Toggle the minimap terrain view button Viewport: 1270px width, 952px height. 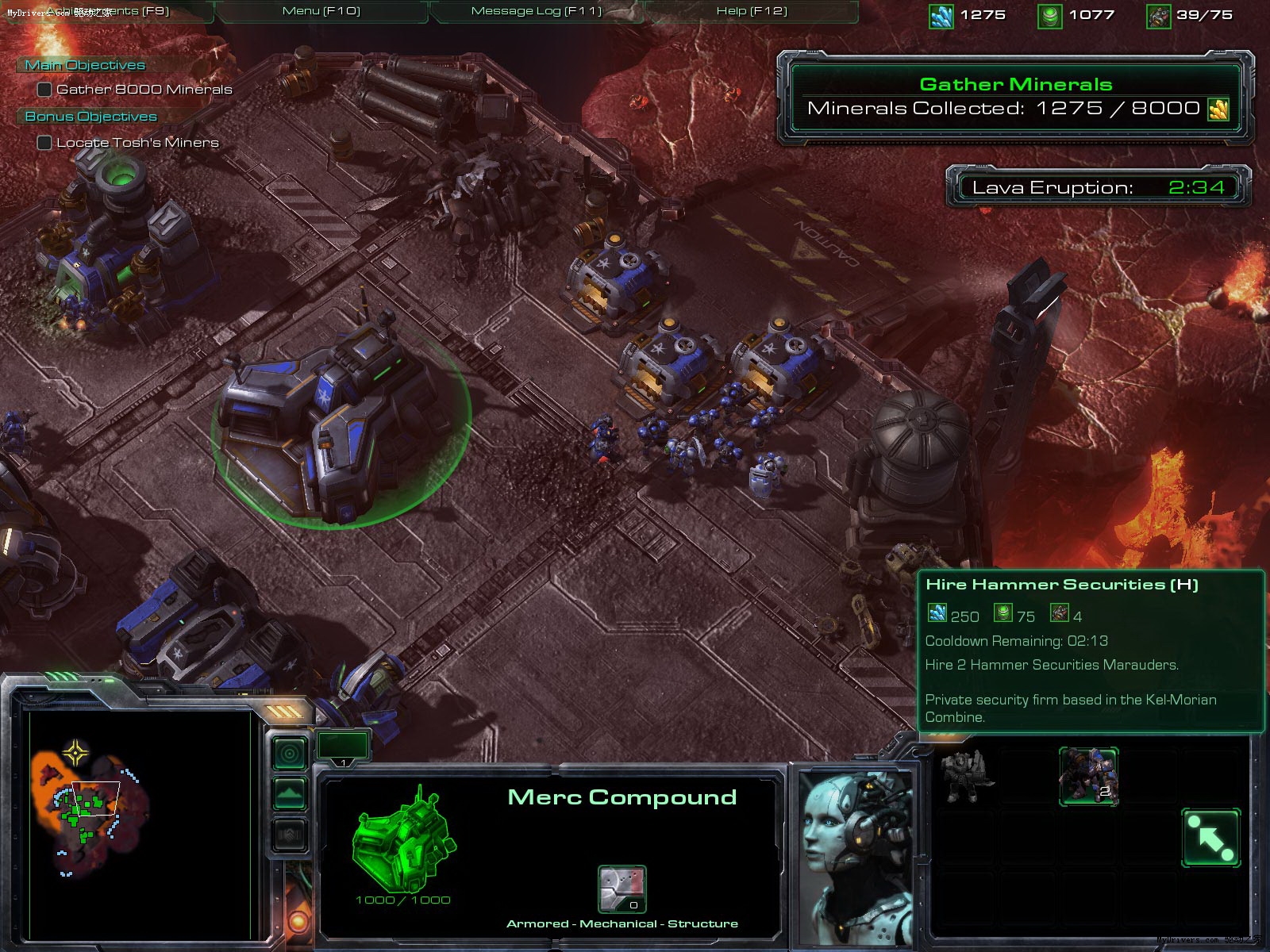[x=290, y=793]
